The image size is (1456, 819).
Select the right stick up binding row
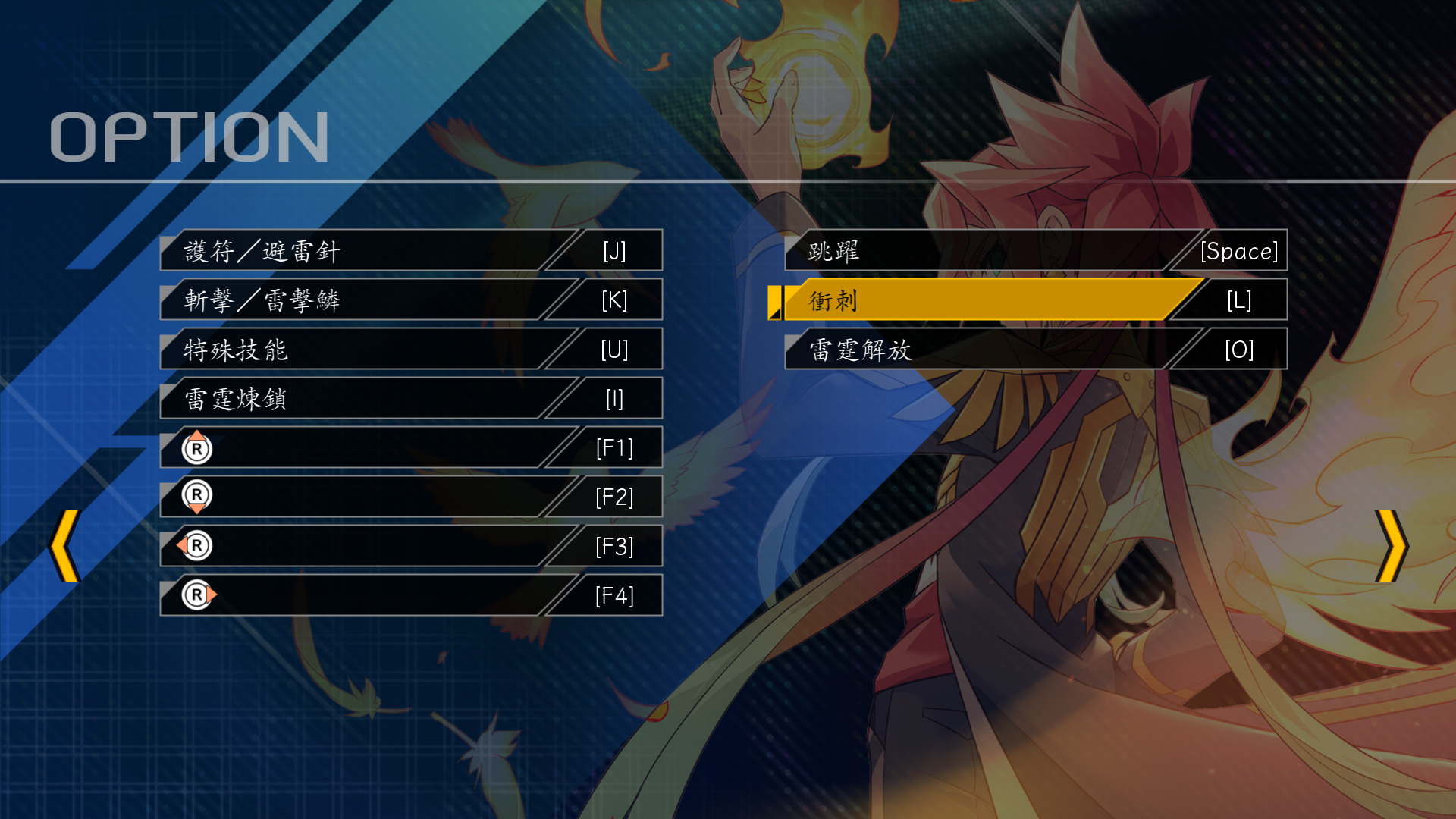coord(409,448)
